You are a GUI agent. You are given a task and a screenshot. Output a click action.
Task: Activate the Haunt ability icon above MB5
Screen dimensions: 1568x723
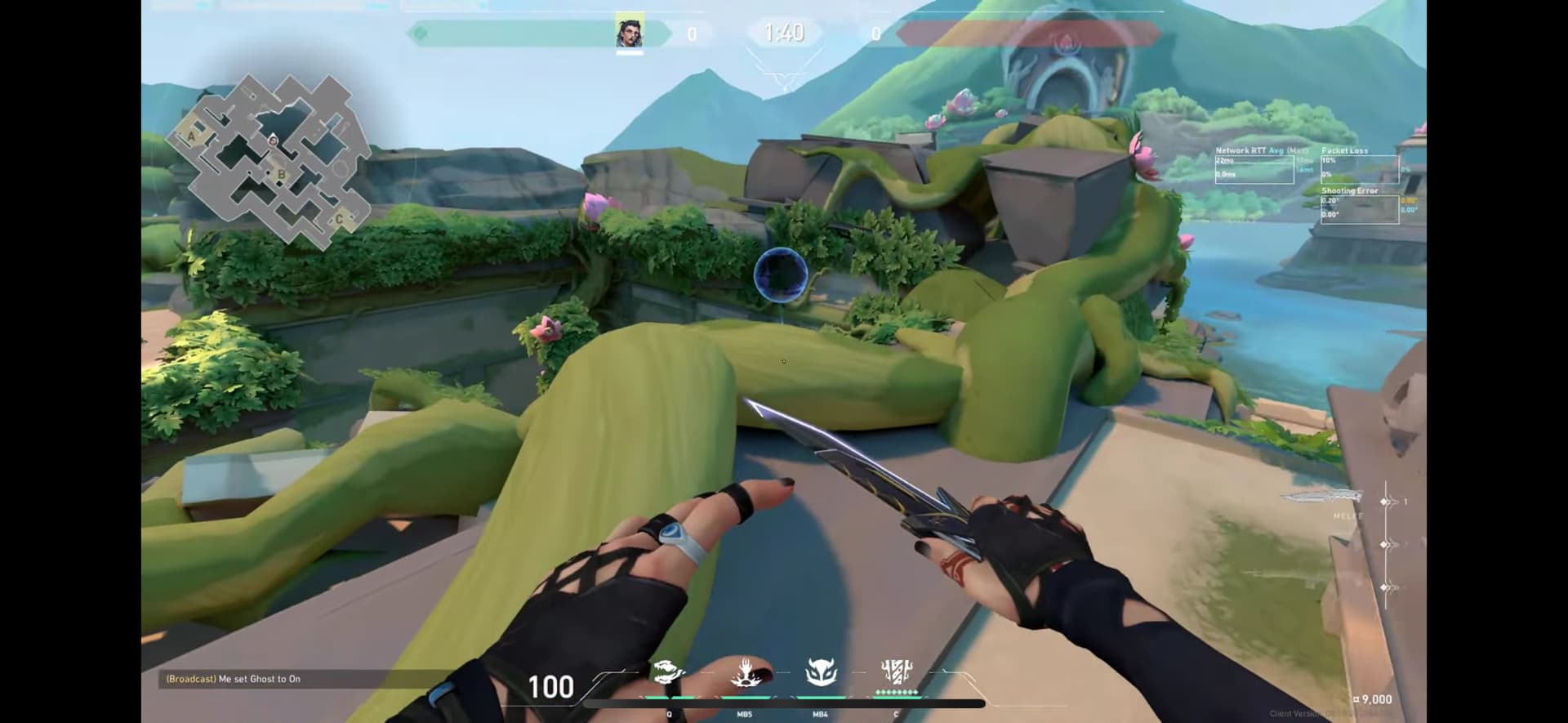click(745, 672)
